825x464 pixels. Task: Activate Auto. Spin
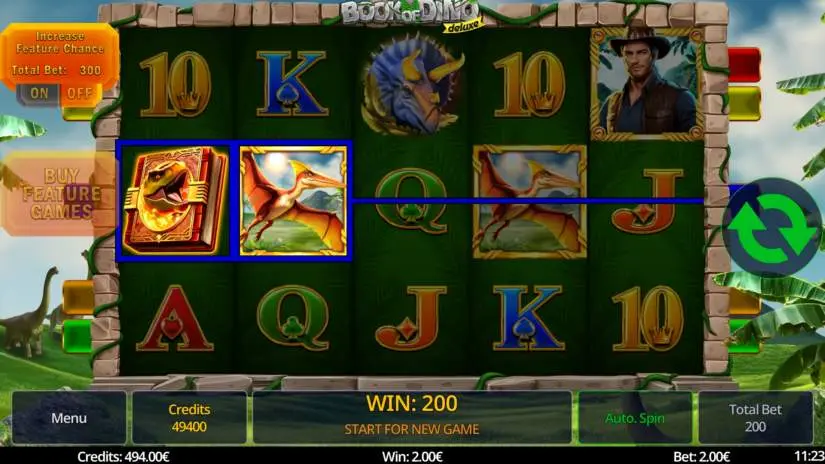tap(634, 418)
